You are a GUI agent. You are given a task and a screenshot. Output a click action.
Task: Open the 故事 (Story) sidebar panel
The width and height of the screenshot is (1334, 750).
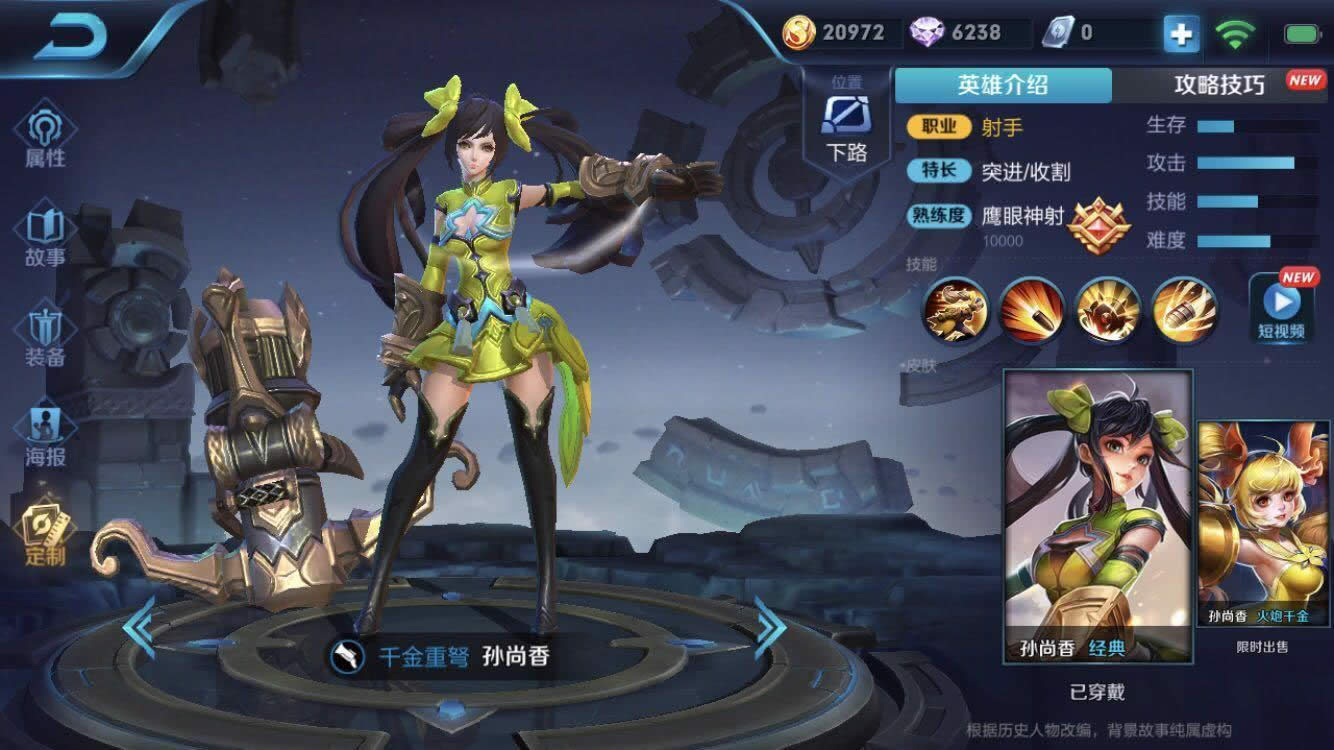[x=42, y=230]
